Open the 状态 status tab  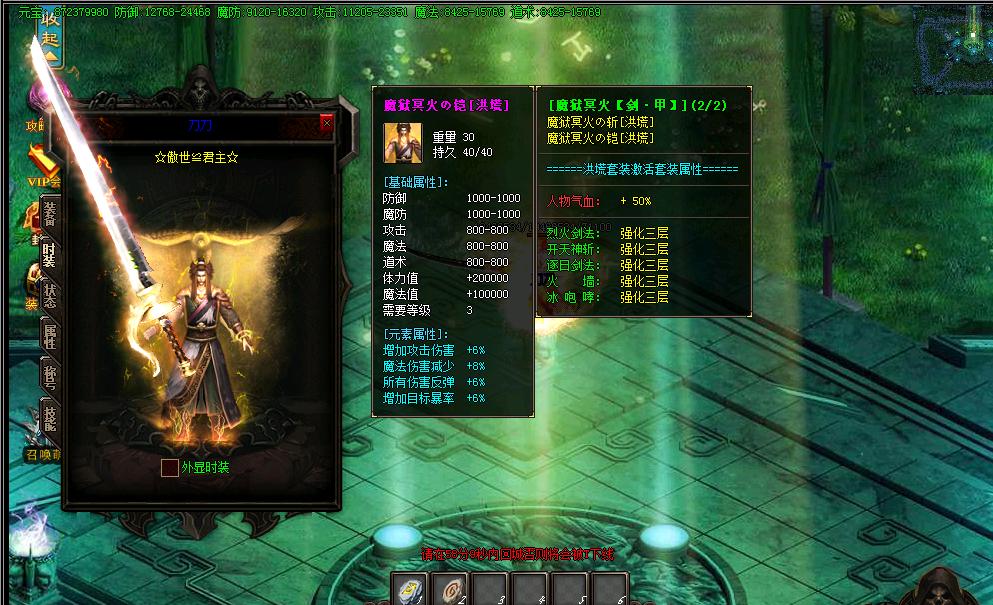tap(49, 296)
